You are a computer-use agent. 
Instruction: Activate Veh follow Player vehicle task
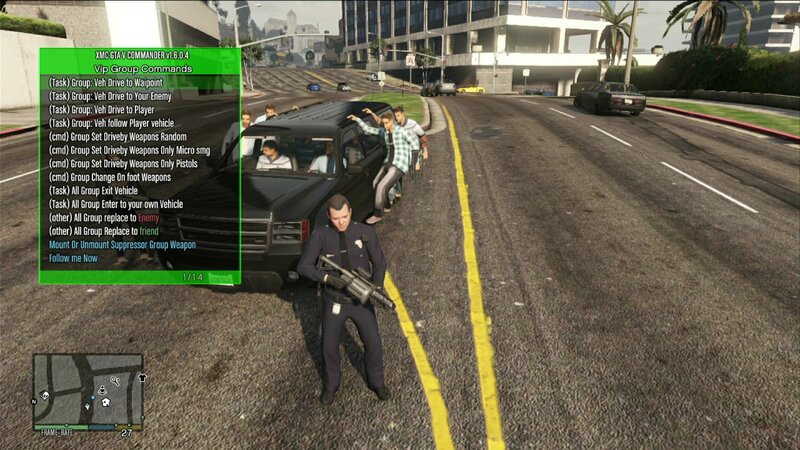[x=112, y=123]
